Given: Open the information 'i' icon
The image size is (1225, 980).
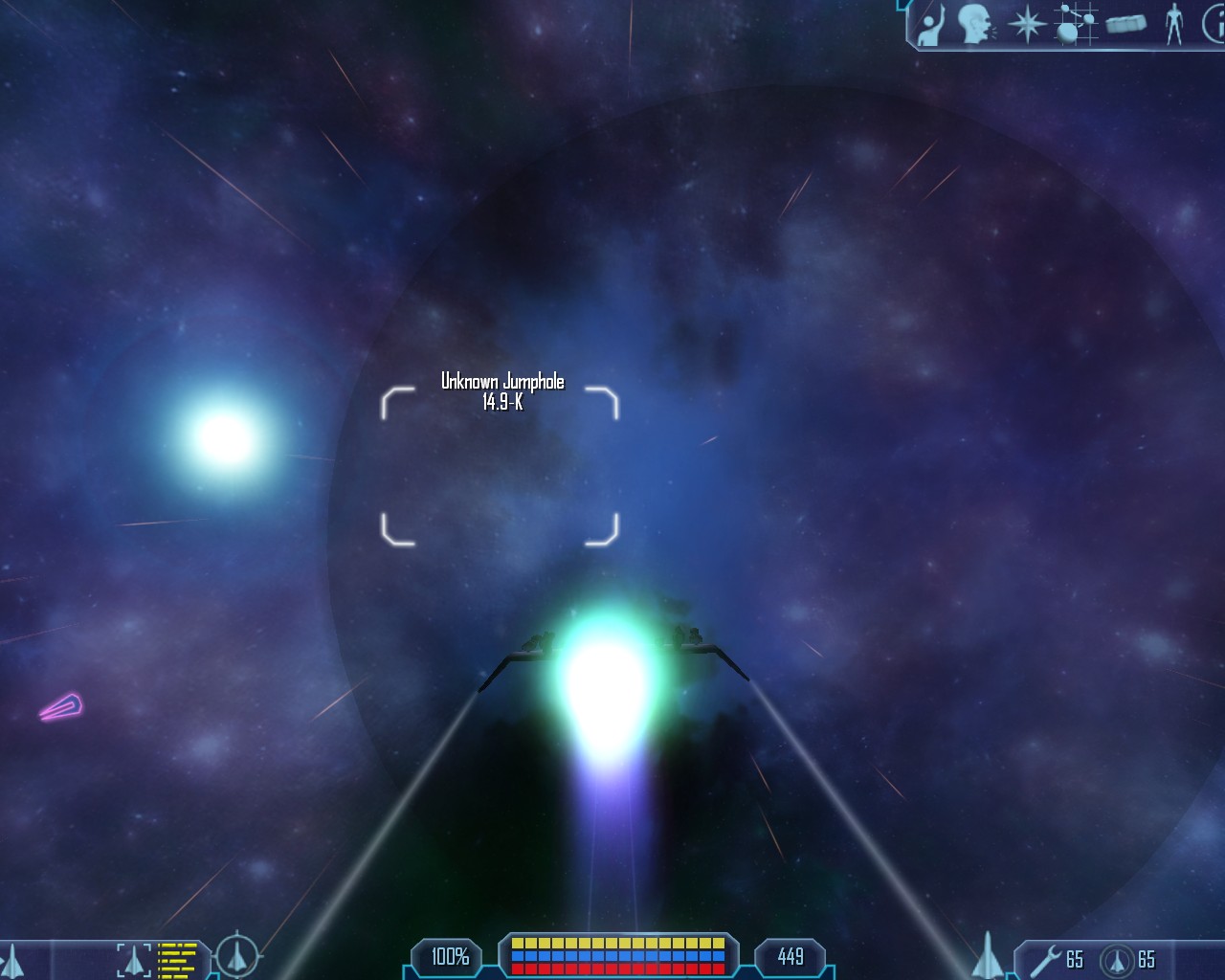Looking at the screenshot, I should click(x=1213, y=24).
